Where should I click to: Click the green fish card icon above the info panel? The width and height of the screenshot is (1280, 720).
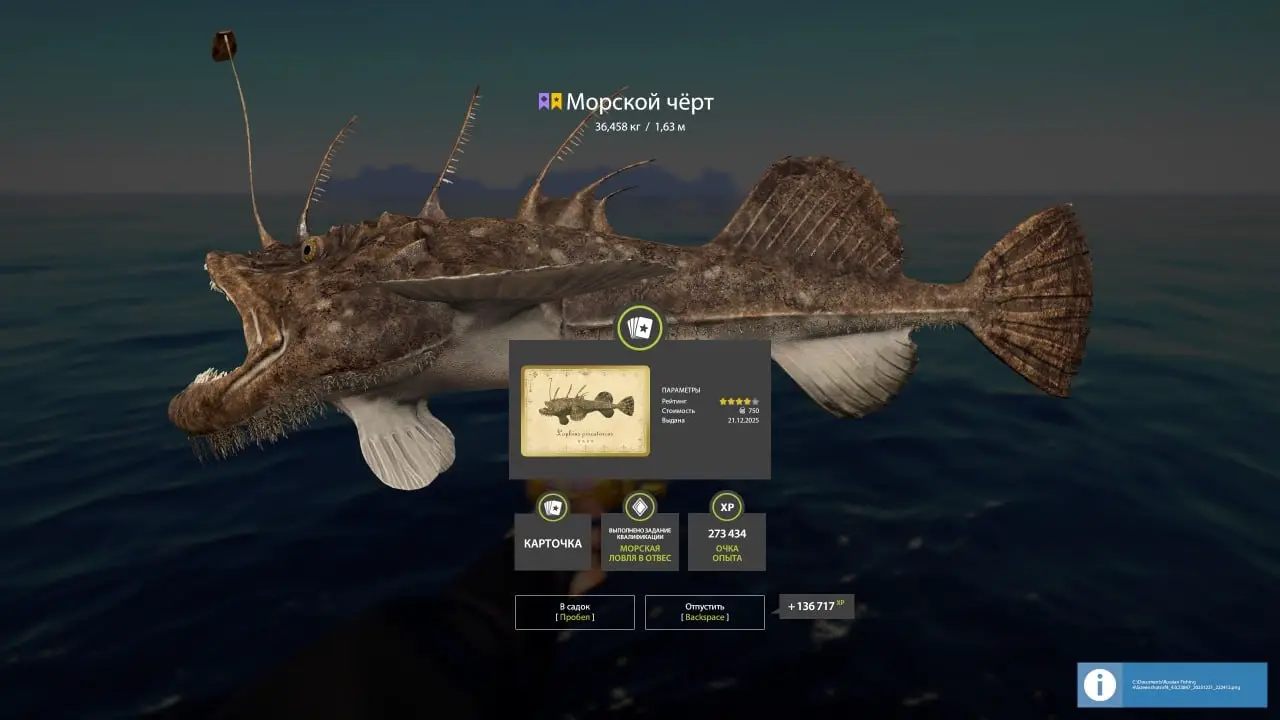pyautogui.click(x=639, y=327)
